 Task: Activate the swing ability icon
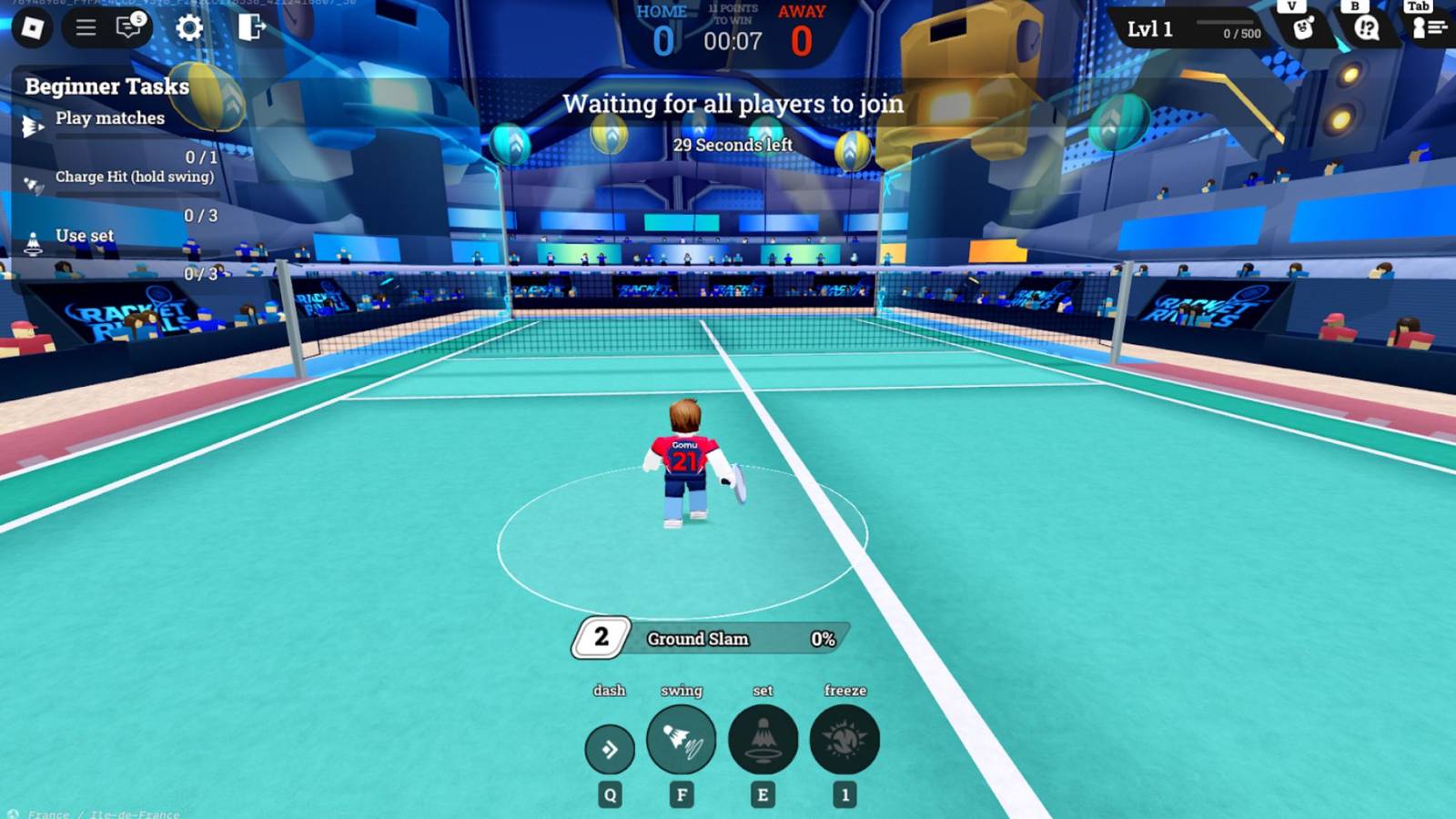click(x=682, y=741)
